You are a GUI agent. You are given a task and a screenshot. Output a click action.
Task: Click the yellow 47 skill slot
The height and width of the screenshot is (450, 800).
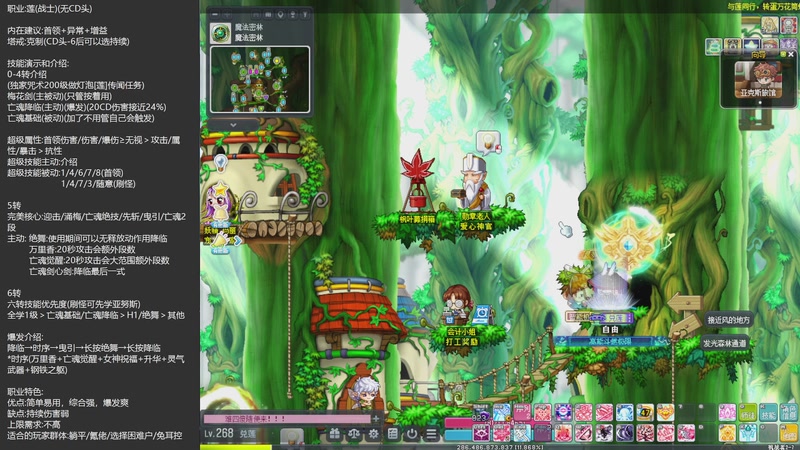[645, 412]
